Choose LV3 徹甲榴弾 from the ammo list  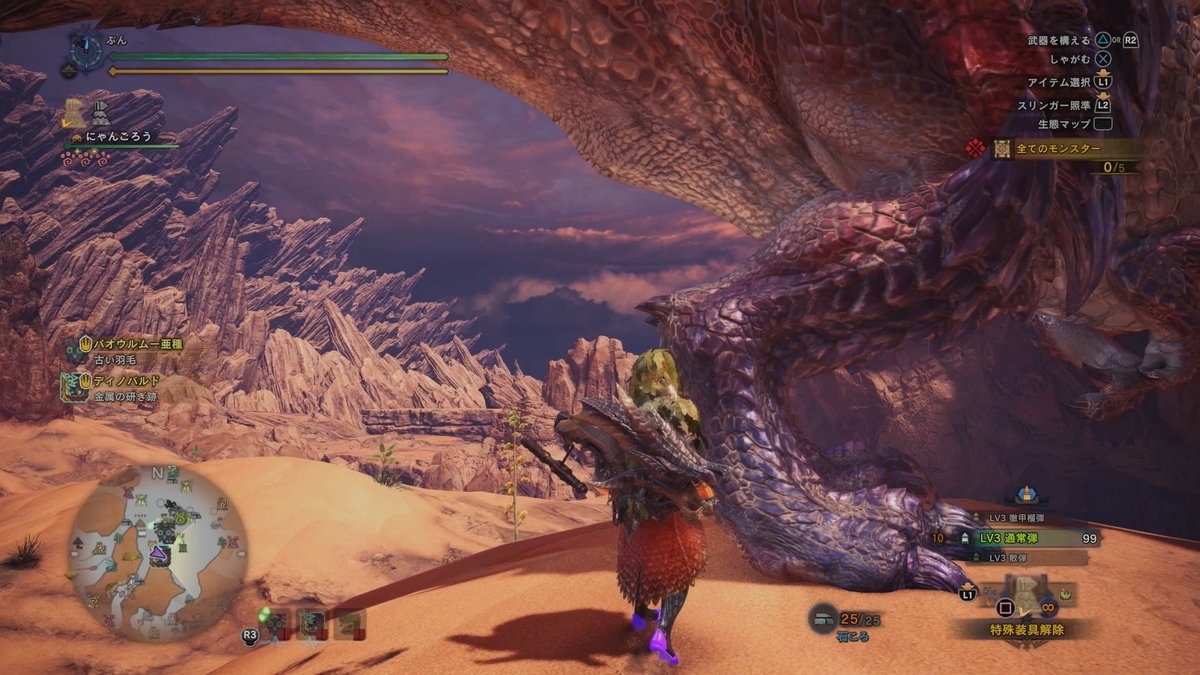[1020, 518]
